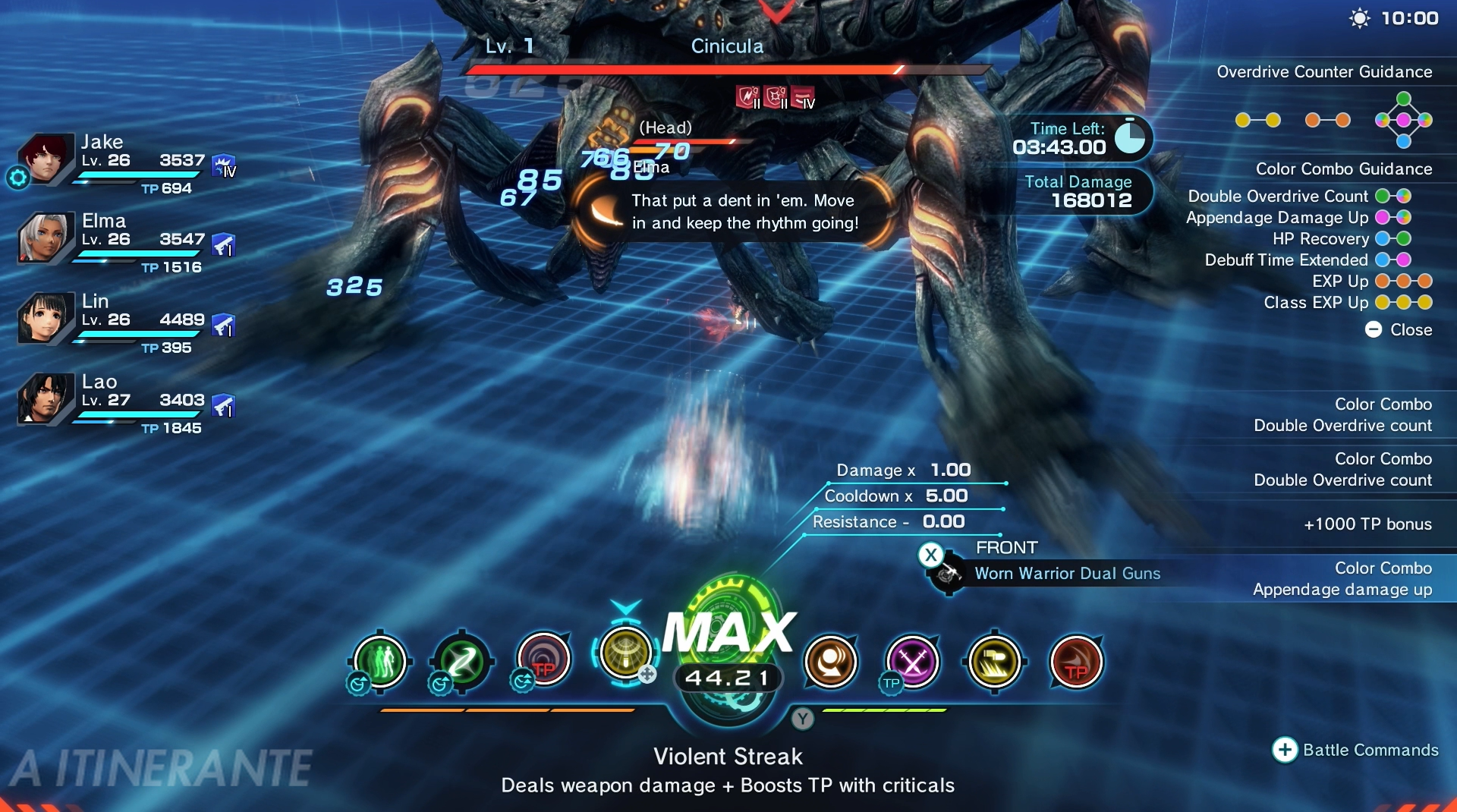Trigger the highlighted Violent Streak art
The width and height of the screenshot is (1457, 812).
click(x=625, y=653)
